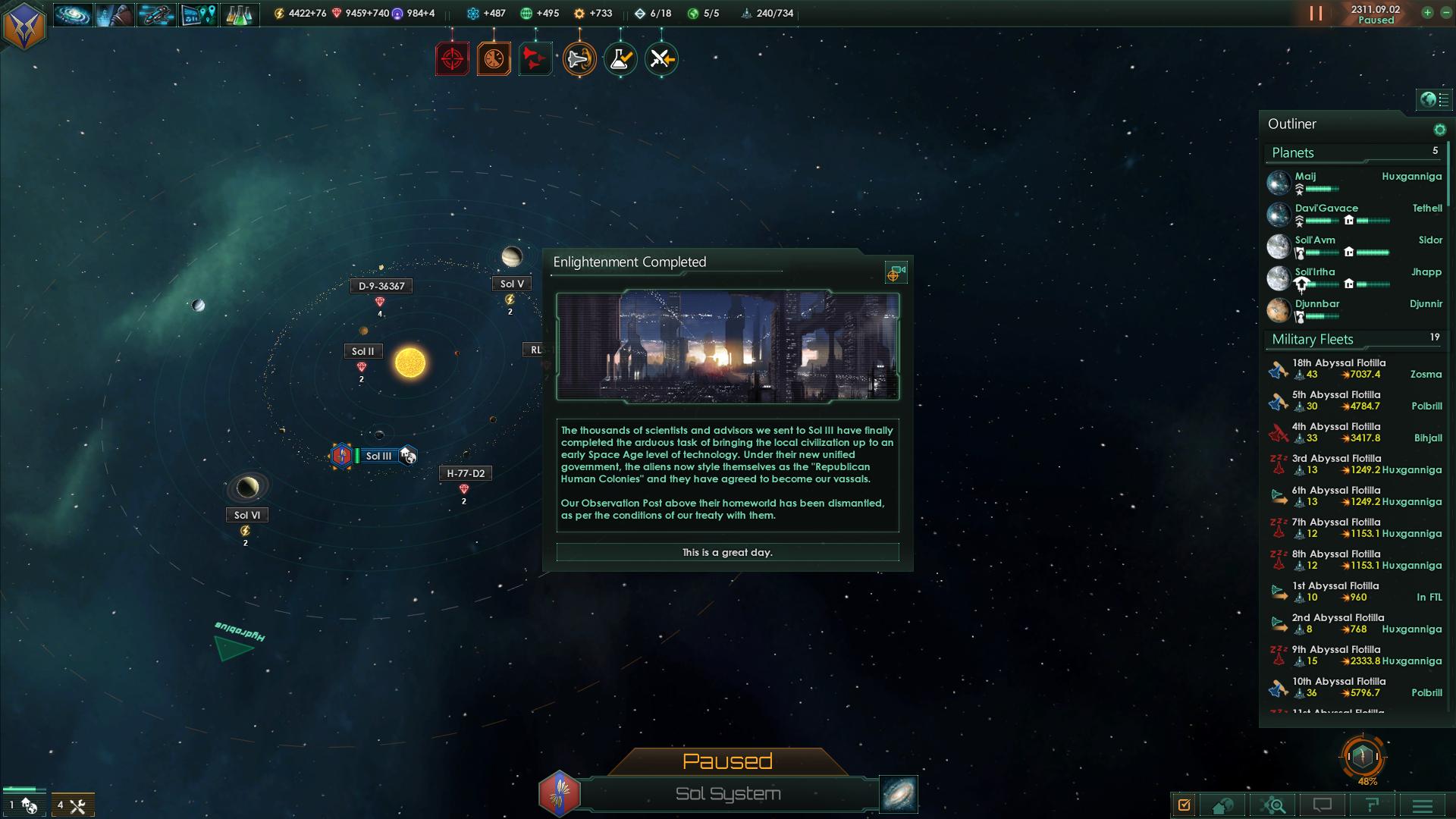Click the red crosshair alert notification

[x=452, y=59]
